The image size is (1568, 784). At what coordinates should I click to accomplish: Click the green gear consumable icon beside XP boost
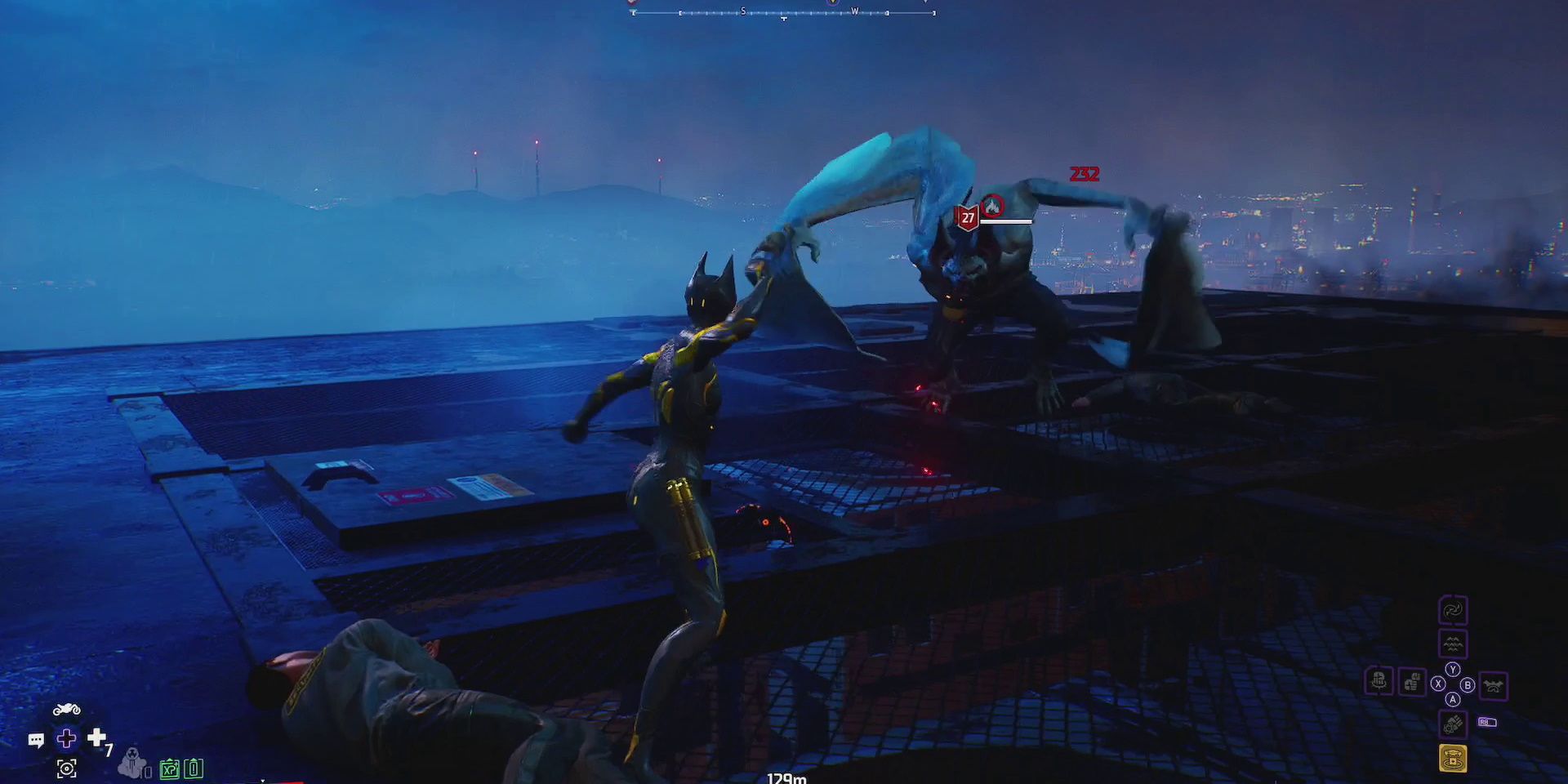click(193, 770)
